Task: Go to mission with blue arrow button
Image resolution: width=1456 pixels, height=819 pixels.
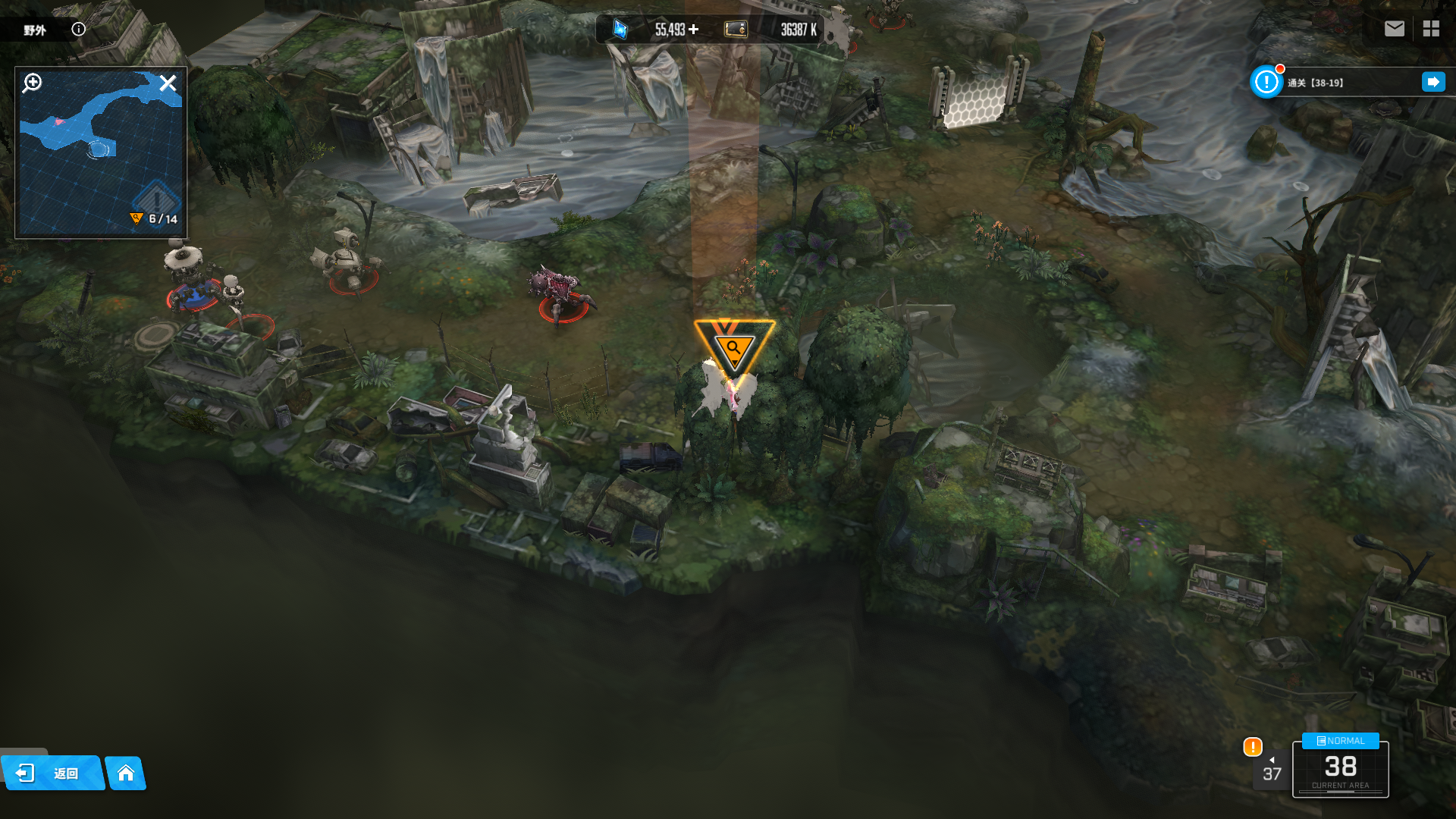Action: (x=1432, y=82)
